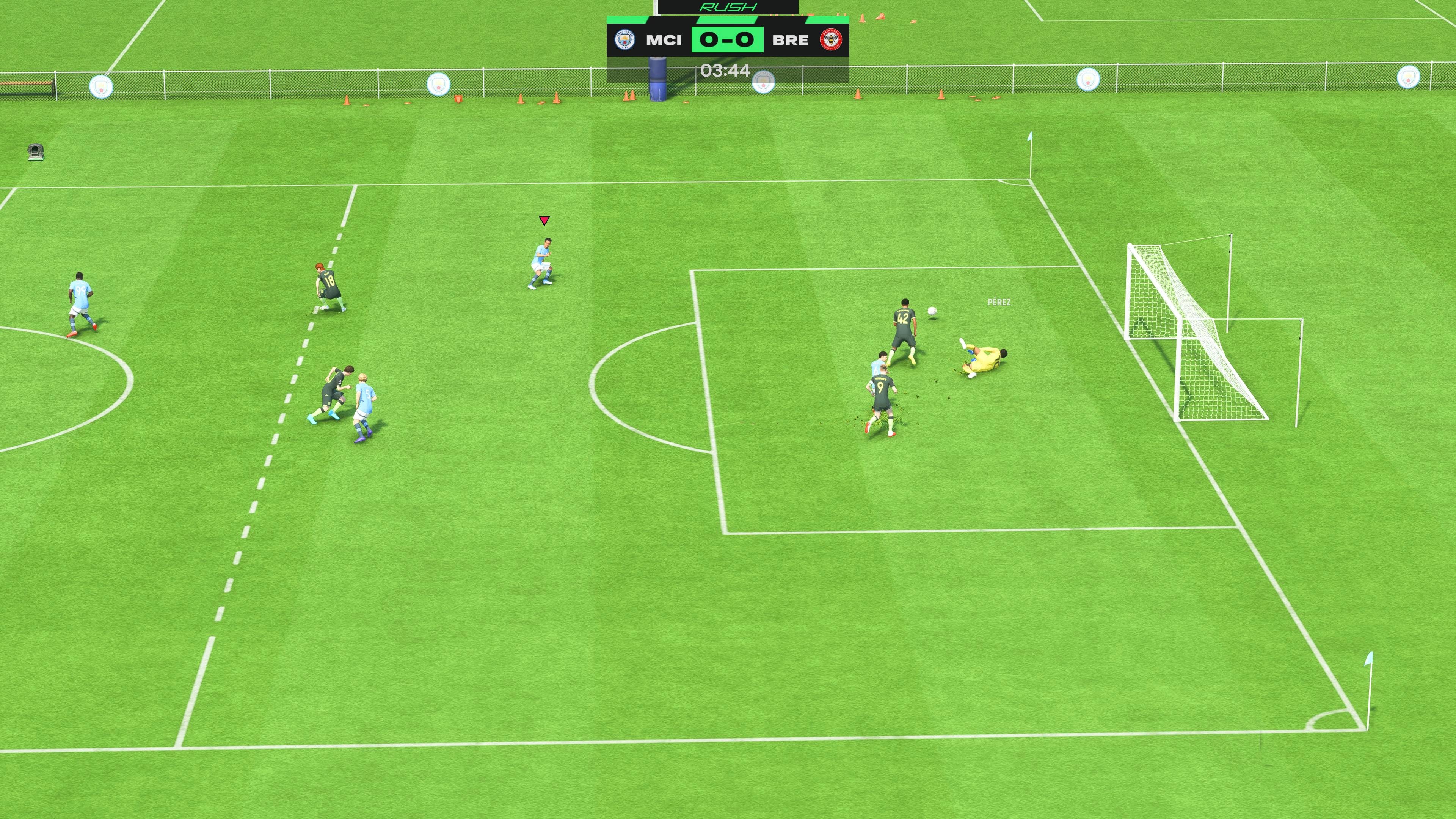The image size is (1456, 819).
Task: Select the RUSH logo above the scoreboard
Action: tap(728, 7)
